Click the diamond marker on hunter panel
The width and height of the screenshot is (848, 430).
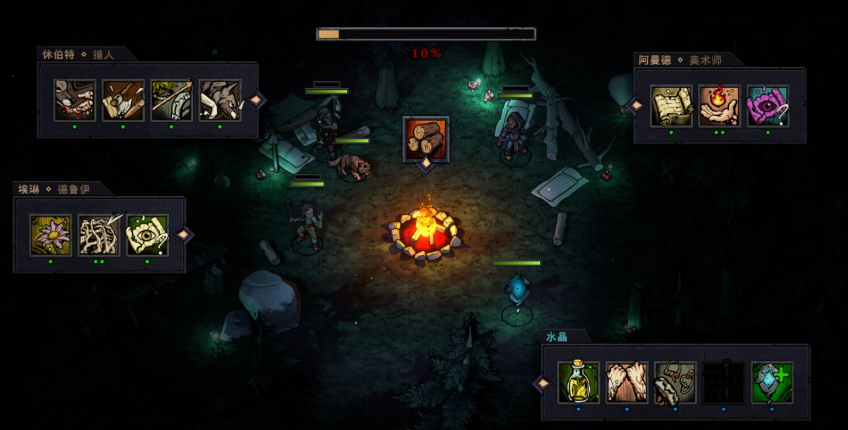(x=256, y=99)
